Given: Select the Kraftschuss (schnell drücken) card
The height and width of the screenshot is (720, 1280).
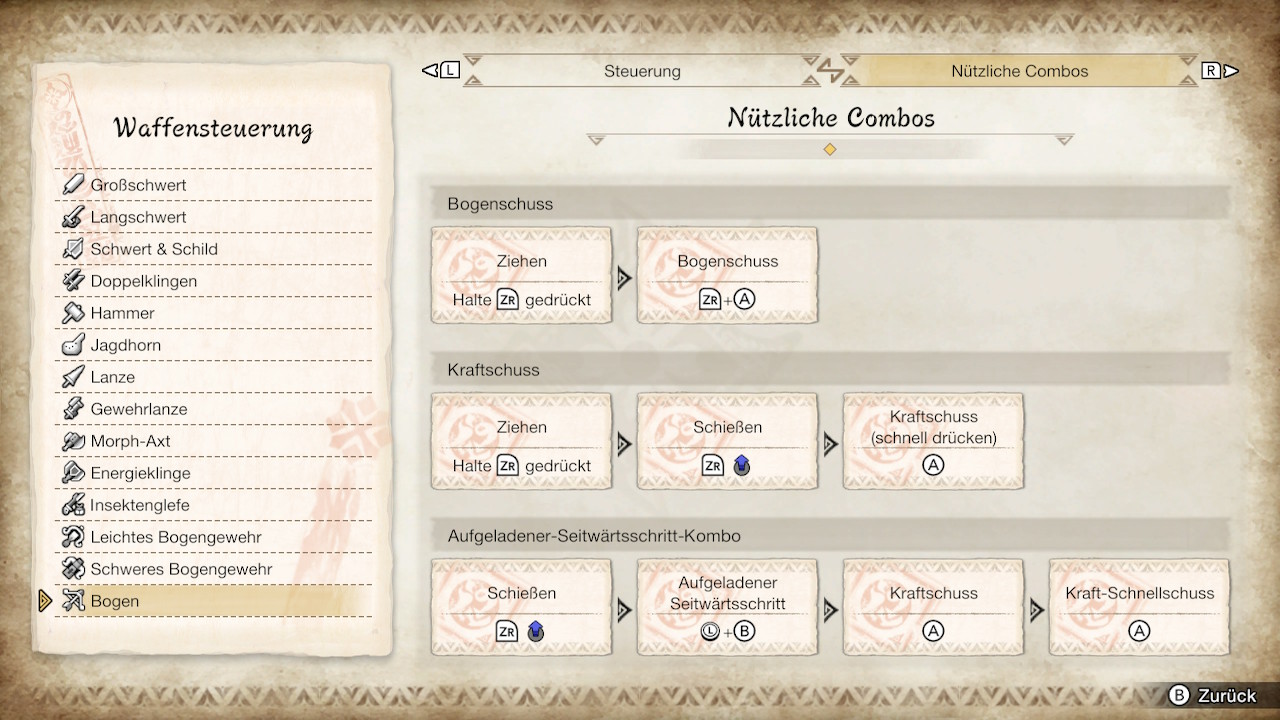Looking at the screenshot, I should click(x=933, y=441).
